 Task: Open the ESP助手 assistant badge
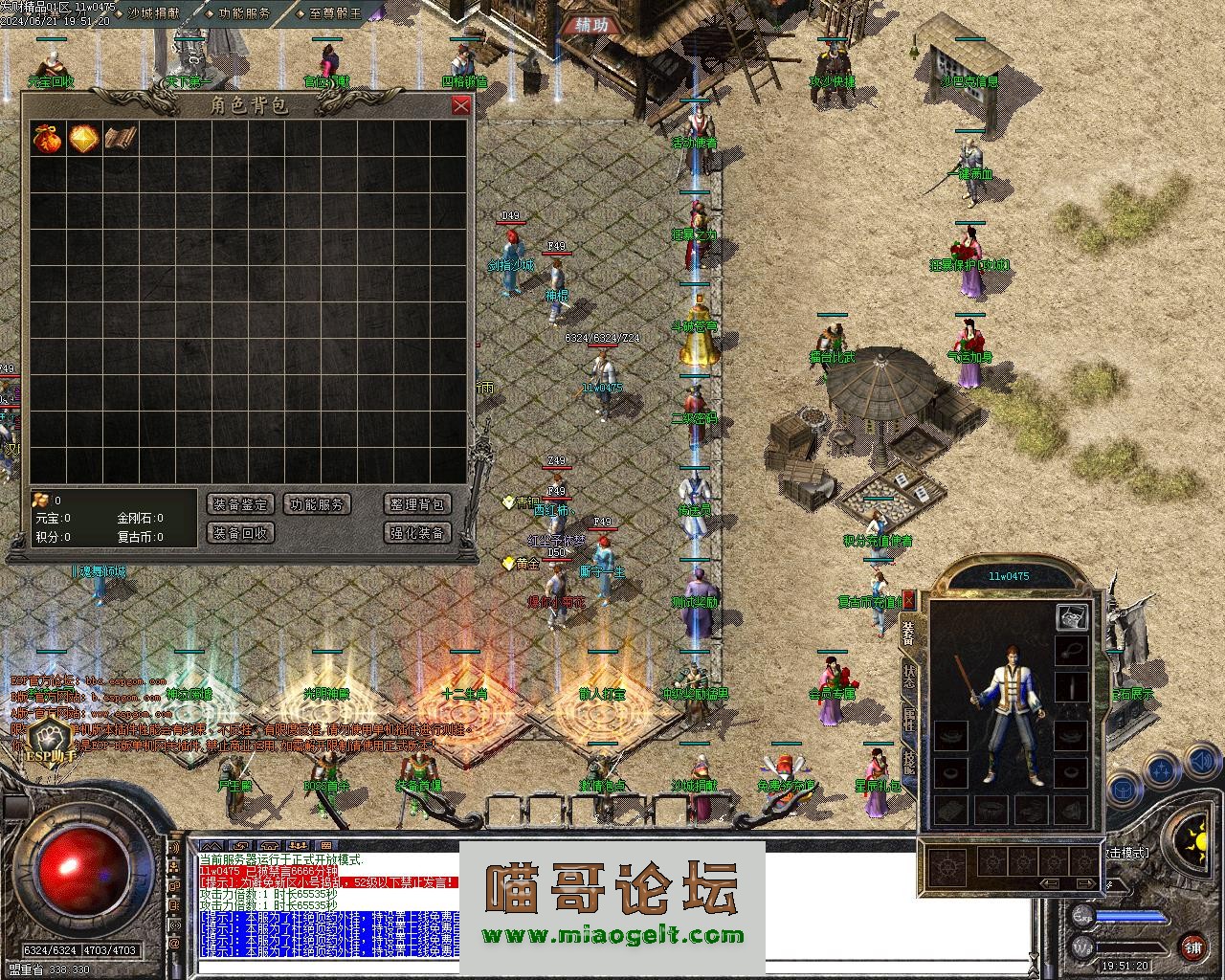(x=43, y=742)
